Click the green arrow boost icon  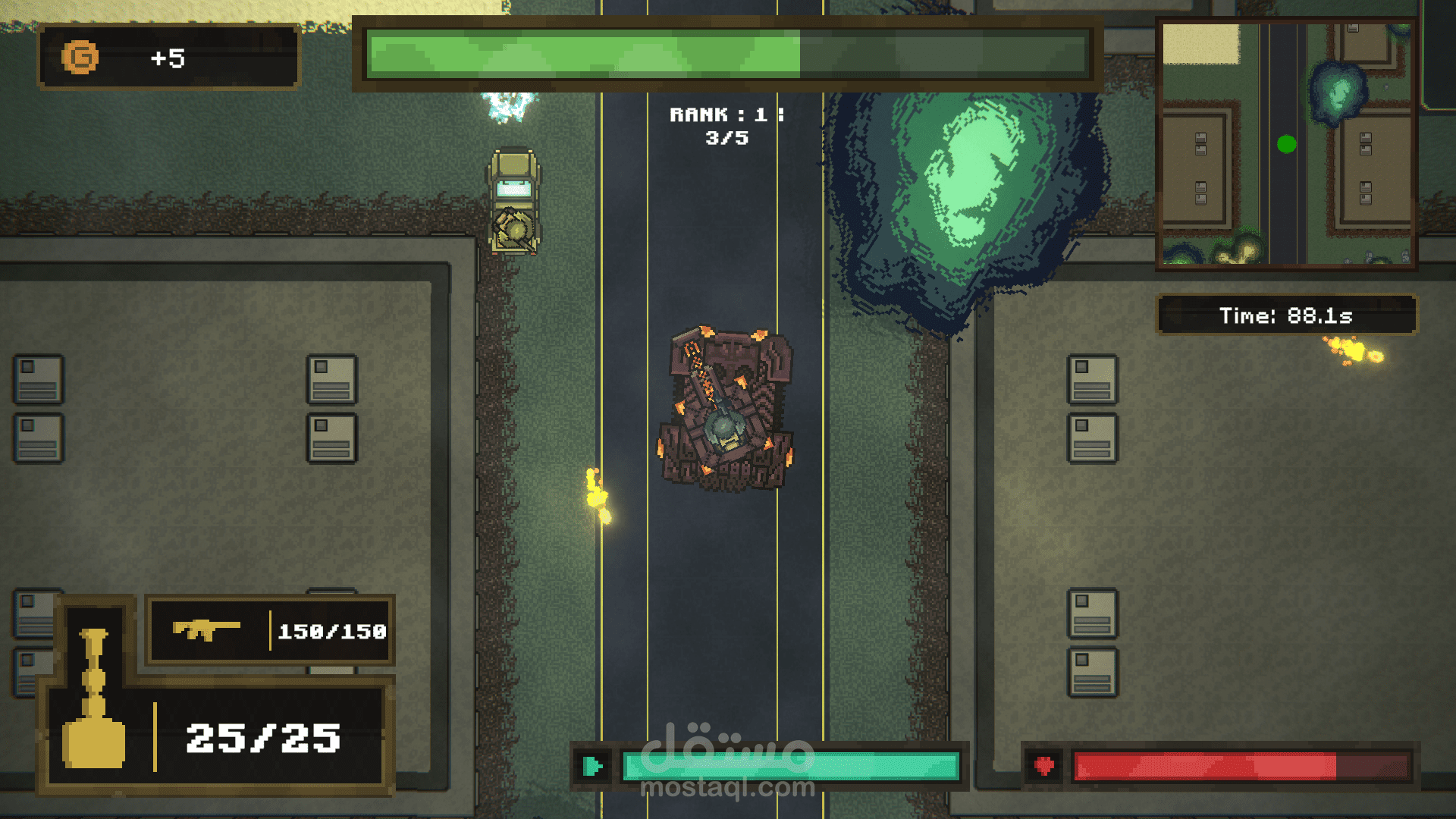(593, 766)
